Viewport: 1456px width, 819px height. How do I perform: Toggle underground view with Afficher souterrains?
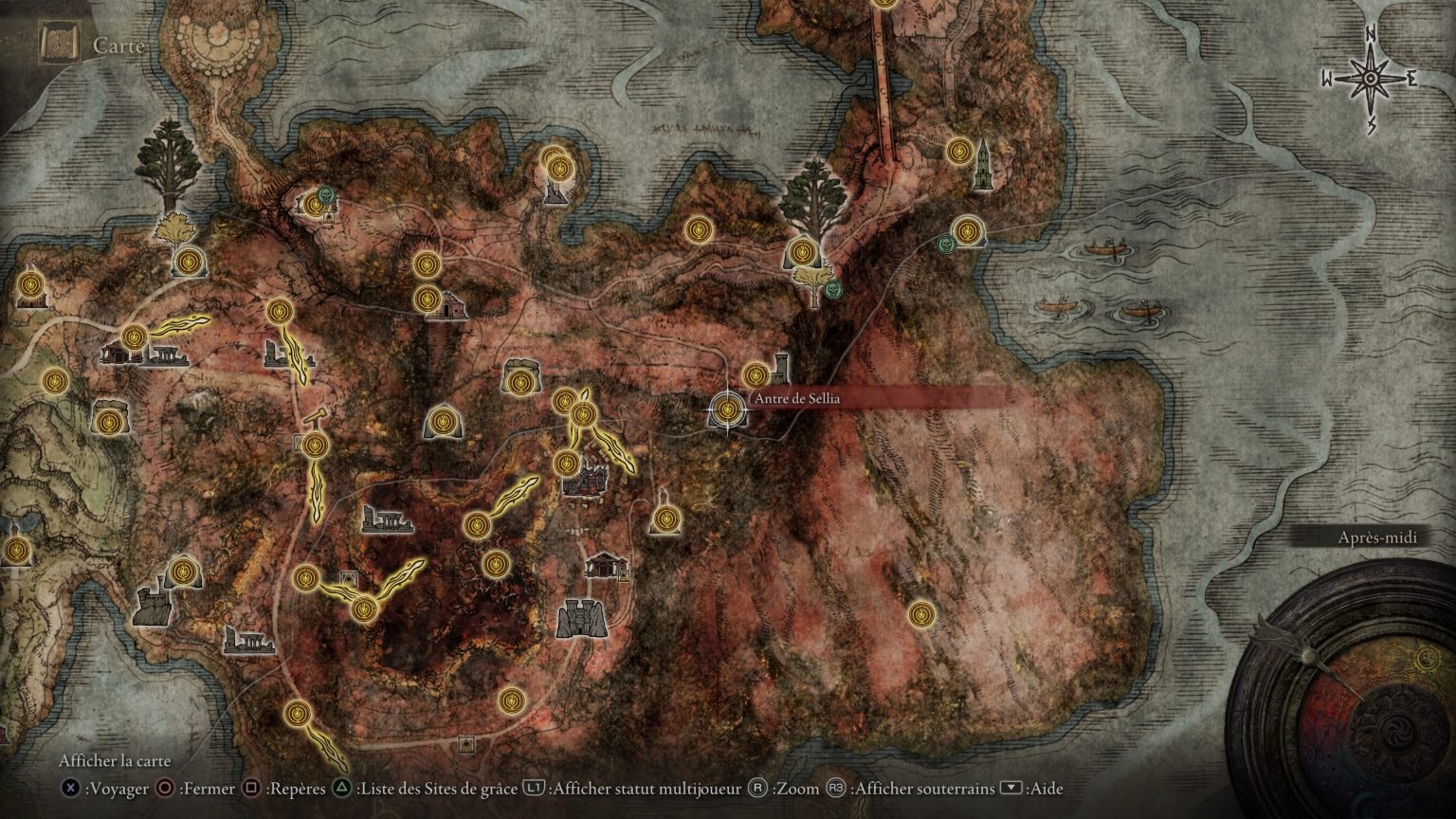[924, 788]
